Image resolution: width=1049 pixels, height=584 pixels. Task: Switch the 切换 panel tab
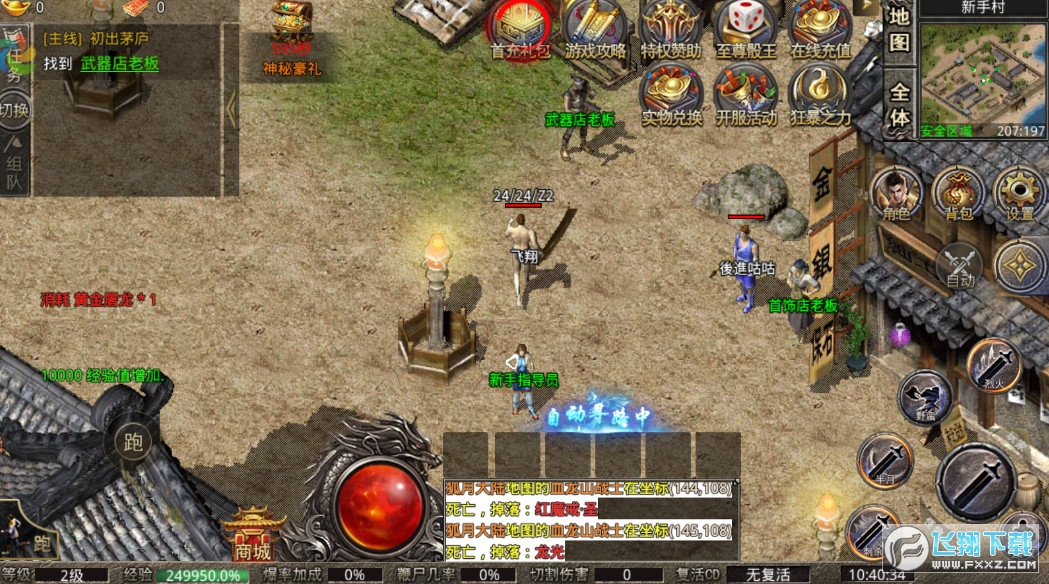14,108
